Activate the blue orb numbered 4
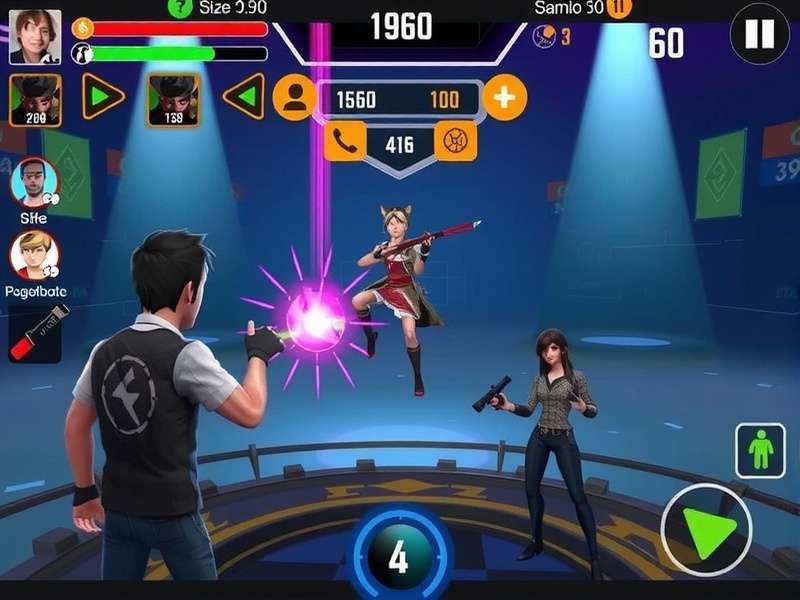 [x=399, y=556]
